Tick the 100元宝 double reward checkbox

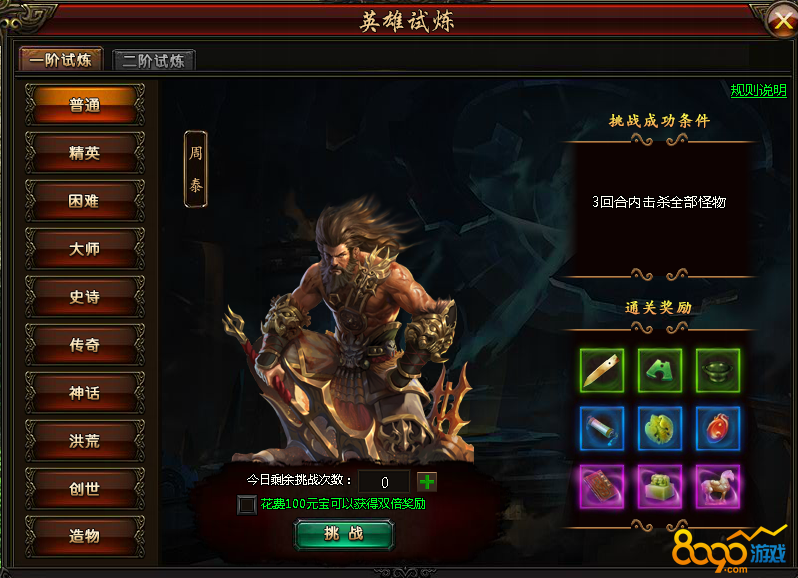point(246,504)
